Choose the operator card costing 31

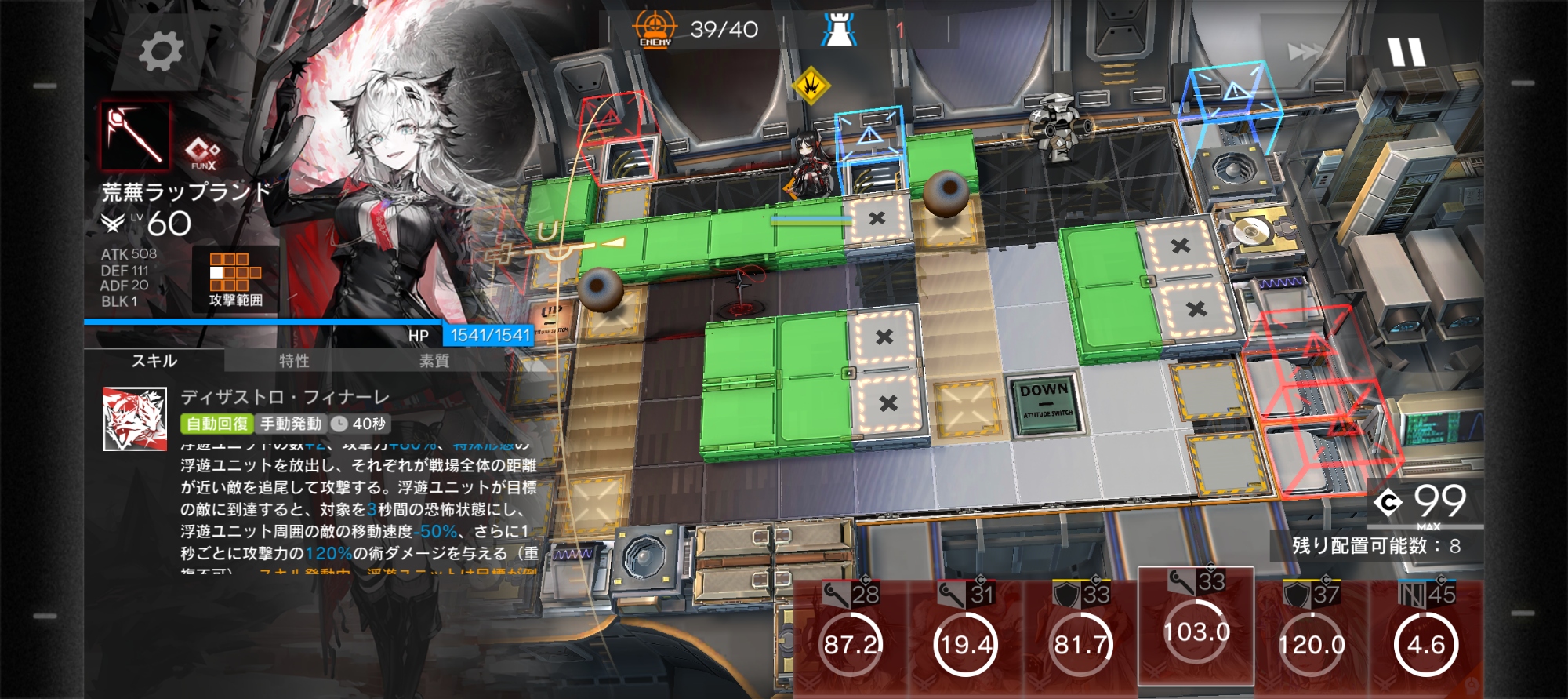(966, 638)
